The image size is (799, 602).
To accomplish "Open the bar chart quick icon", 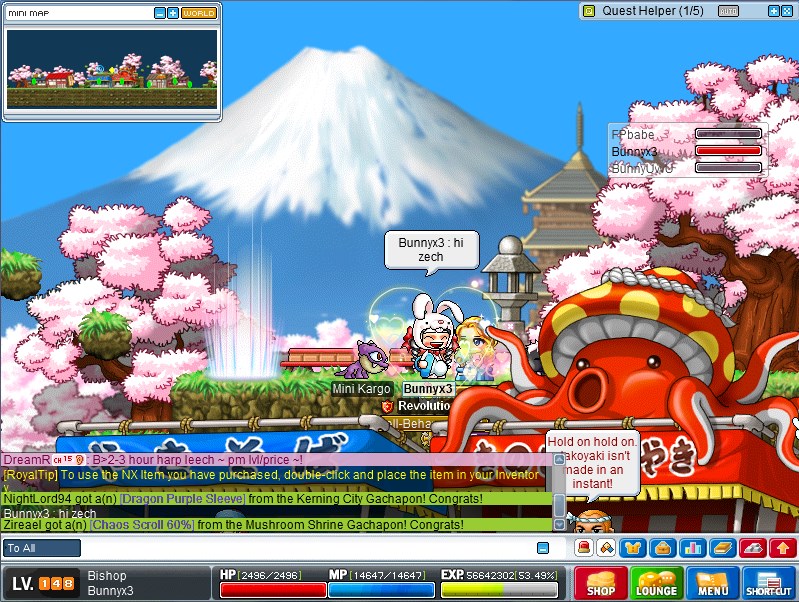I will 692,547.
